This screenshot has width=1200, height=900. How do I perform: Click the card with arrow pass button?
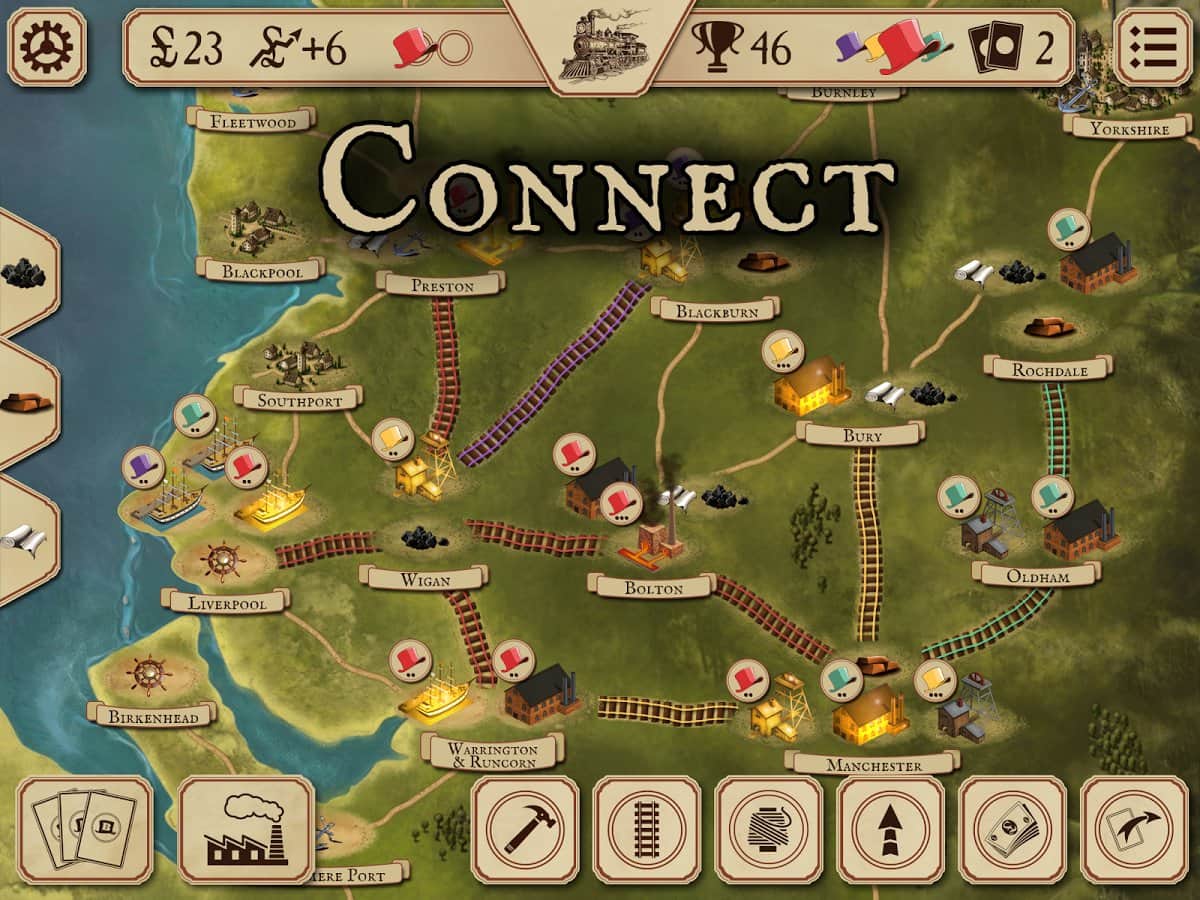click(1134, 830)
